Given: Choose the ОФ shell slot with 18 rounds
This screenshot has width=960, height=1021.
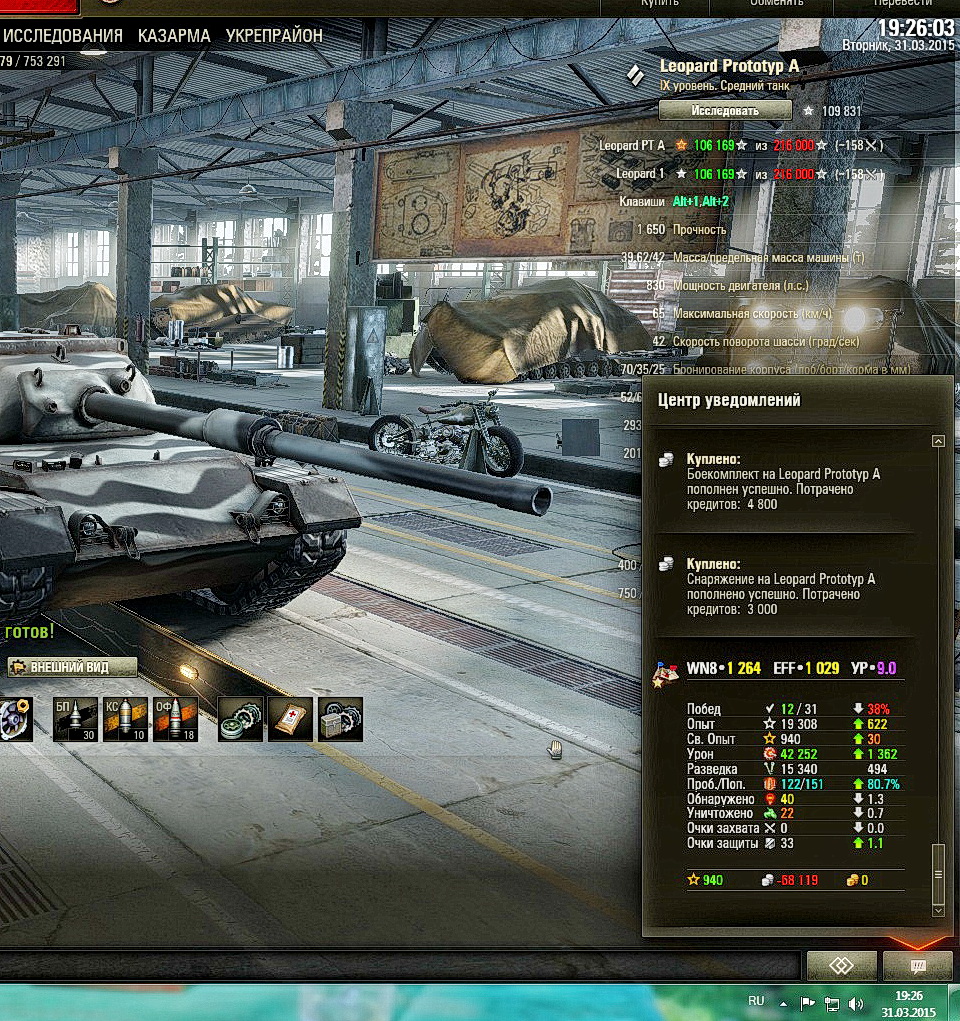Looking at the screenshot, I should coord(175,719).
